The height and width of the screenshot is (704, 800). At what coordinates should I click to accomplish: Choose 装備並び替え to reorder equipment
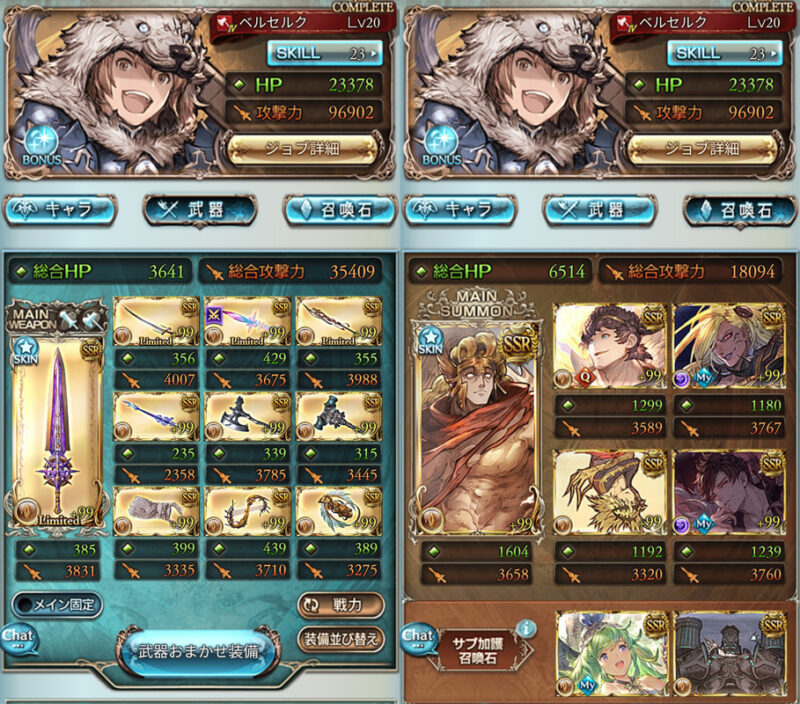[x=340, y=638]
